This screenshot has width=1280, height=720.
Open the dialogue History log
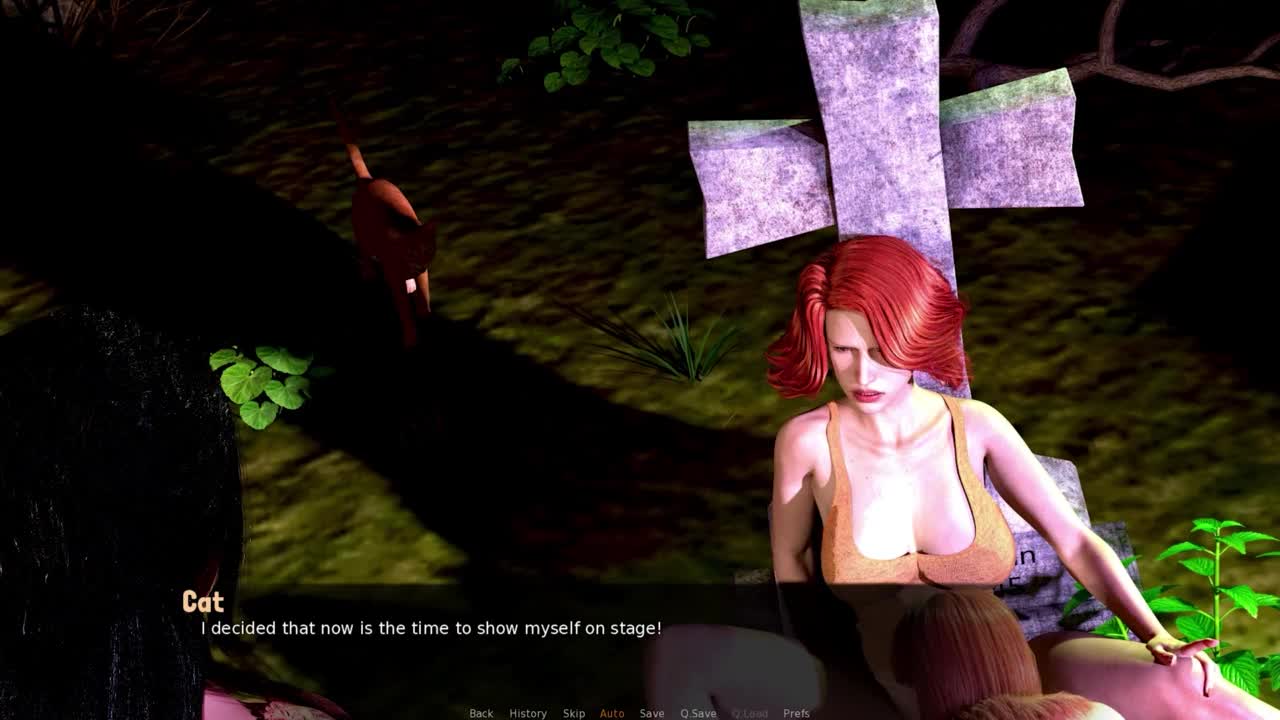(528, 713)
